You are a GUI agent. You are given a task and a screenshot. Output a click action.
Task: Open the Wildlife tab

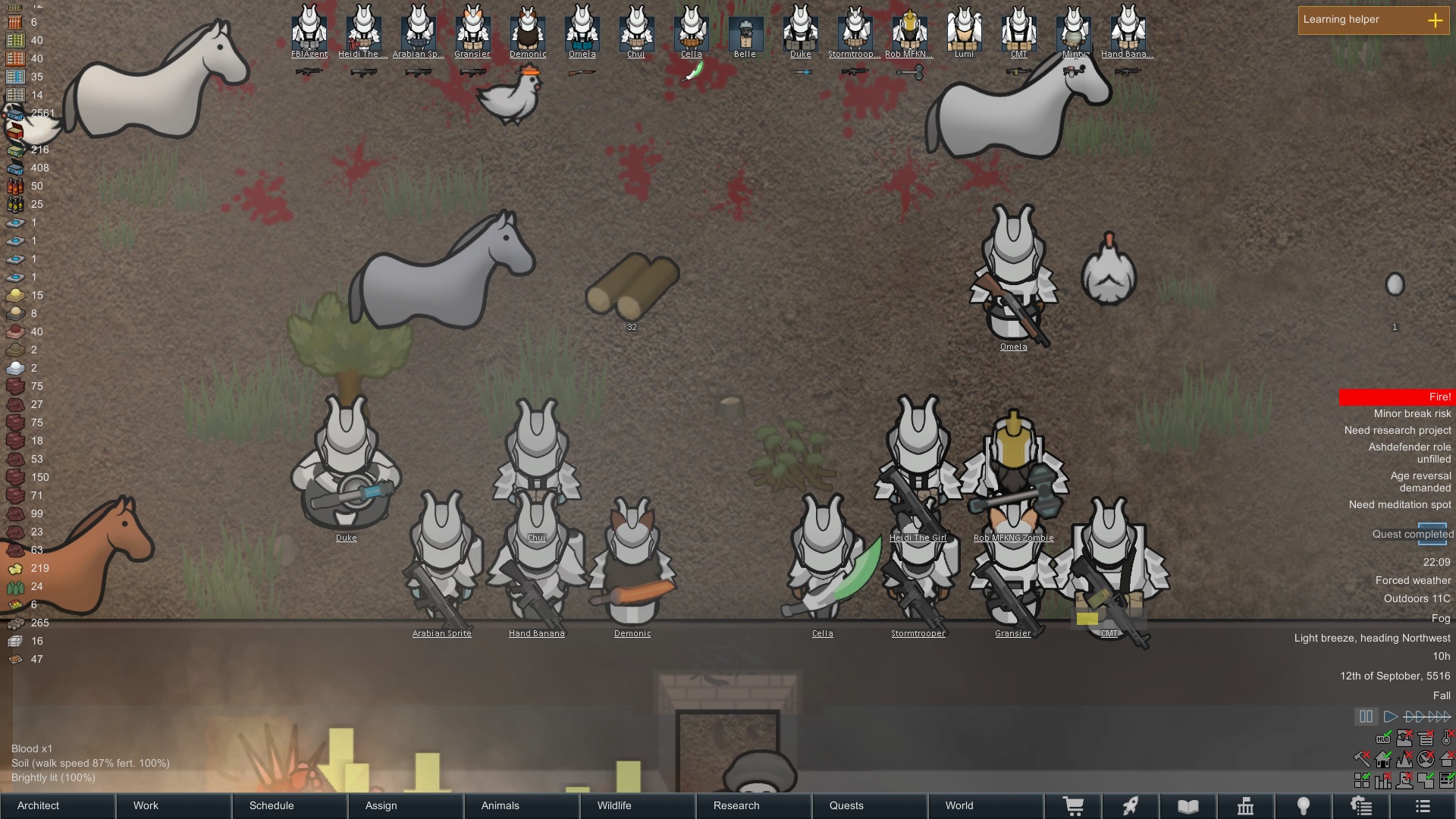[637, 805]
